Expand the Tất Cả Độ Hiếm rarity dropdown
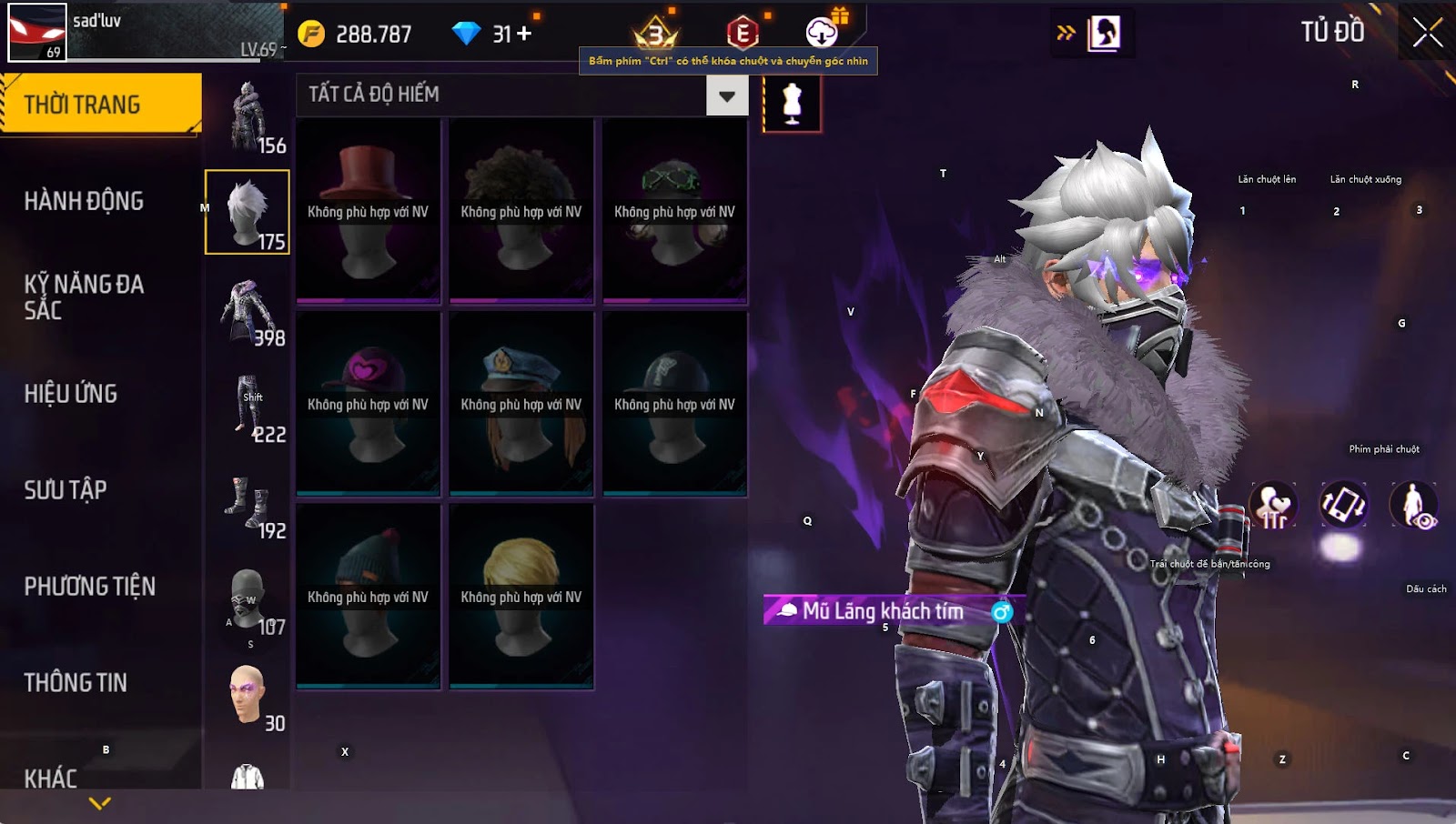 727,95
